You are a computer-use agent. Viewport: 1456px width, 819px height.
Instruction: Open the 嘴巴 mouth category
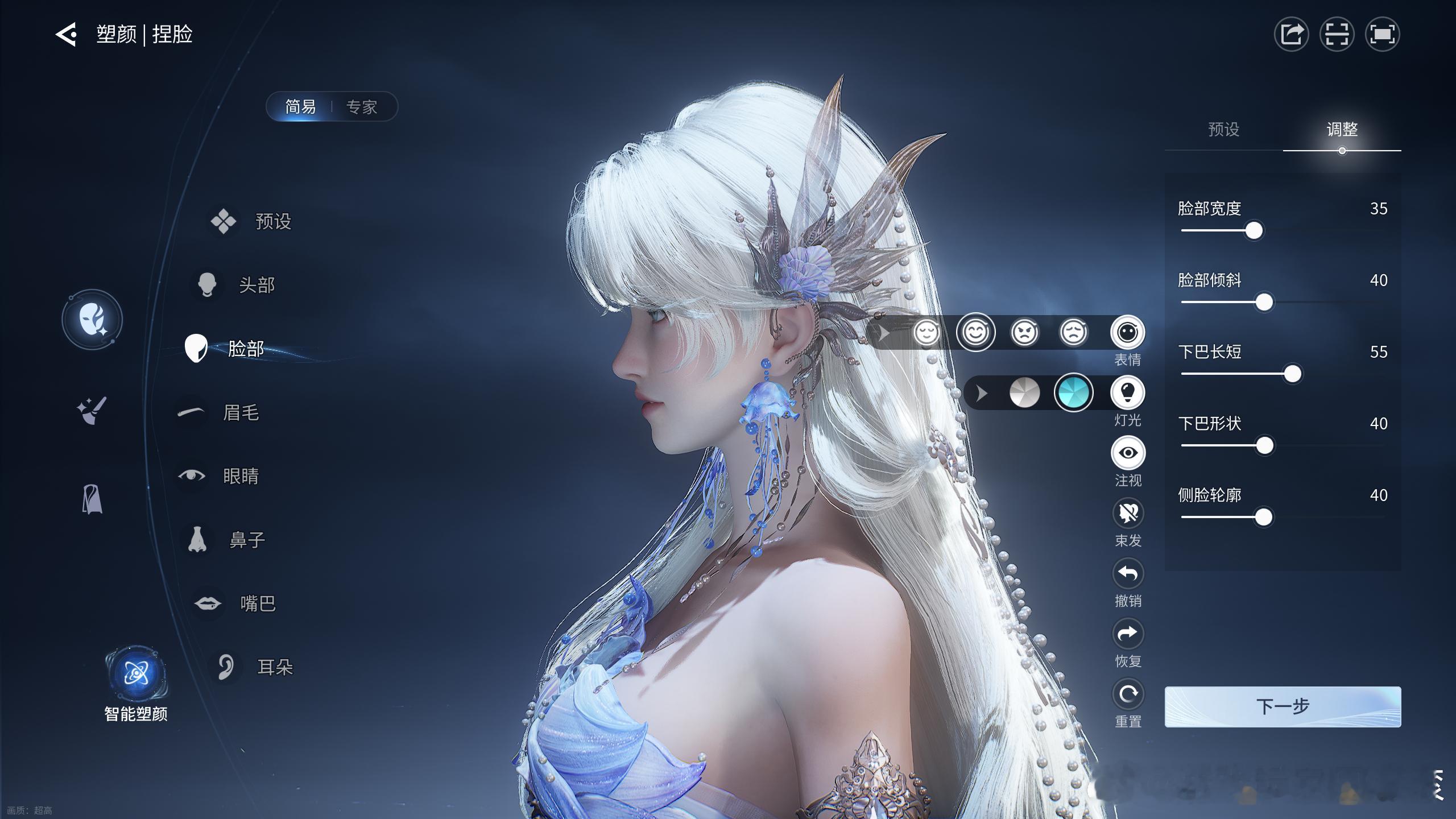point(257,603)
